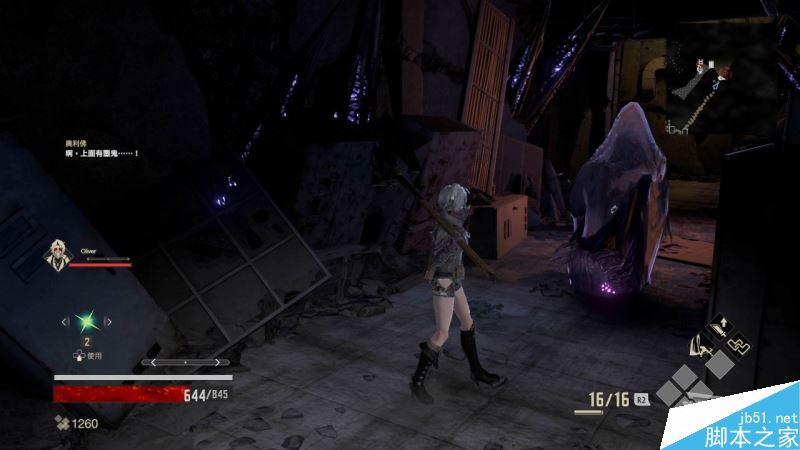The width and height of the screenshot is (800, 450).
Task: Cycle quick item to the left
Action: pyautogui.click(x=65, y=321)
